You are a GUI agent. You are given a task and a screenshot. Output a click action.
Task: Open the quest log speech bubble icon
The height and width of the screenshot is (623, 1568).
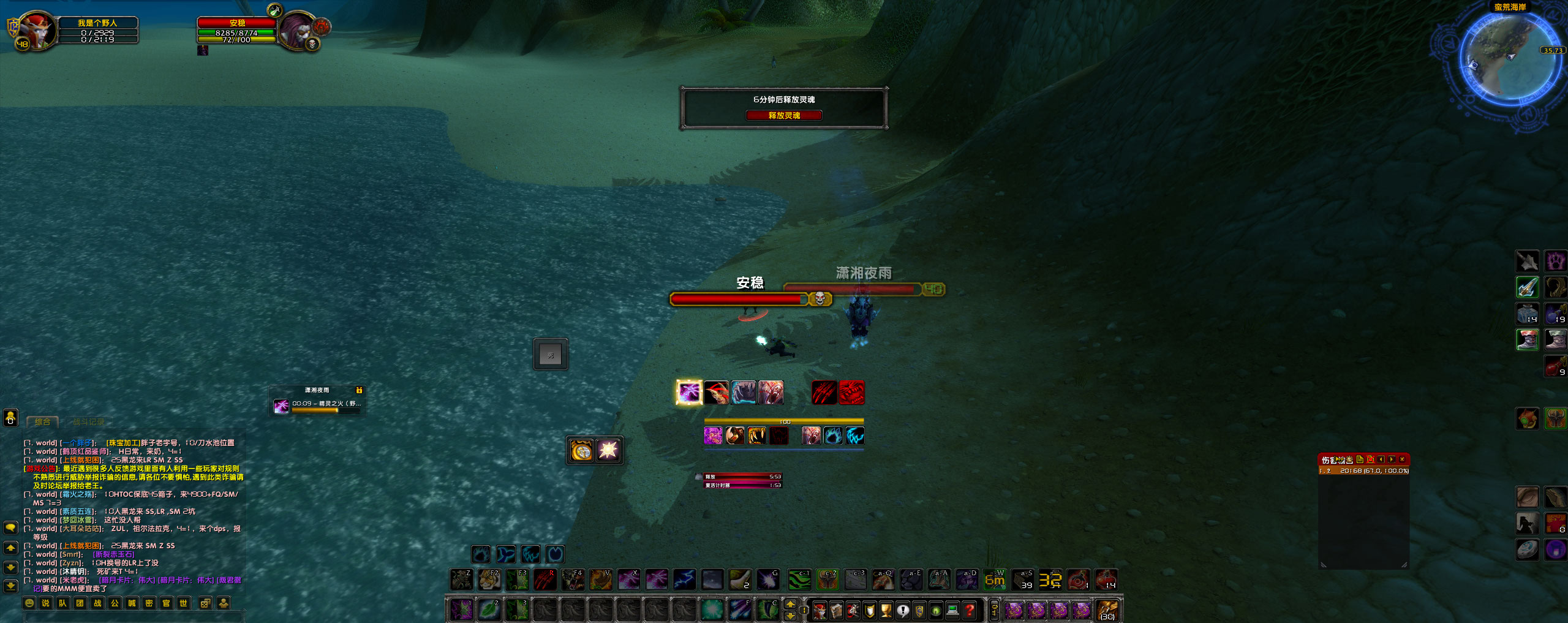coord(903,611)
